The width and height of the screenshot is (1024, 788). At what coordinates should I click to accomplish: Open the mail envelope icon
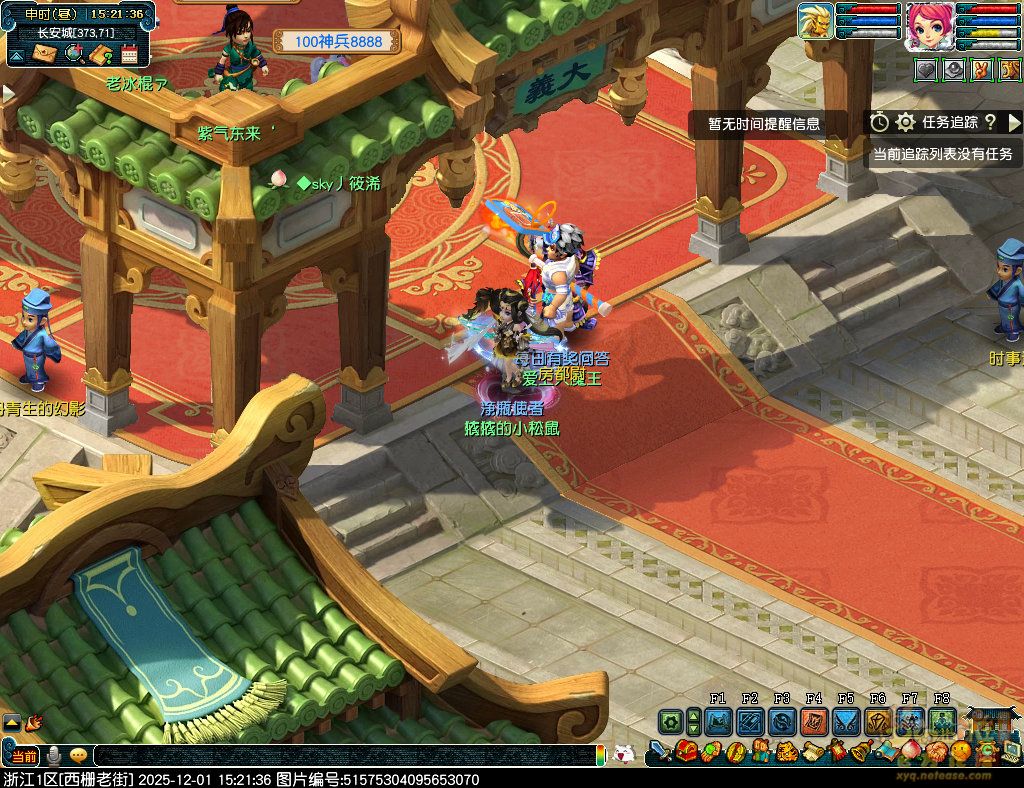(45, 54)
